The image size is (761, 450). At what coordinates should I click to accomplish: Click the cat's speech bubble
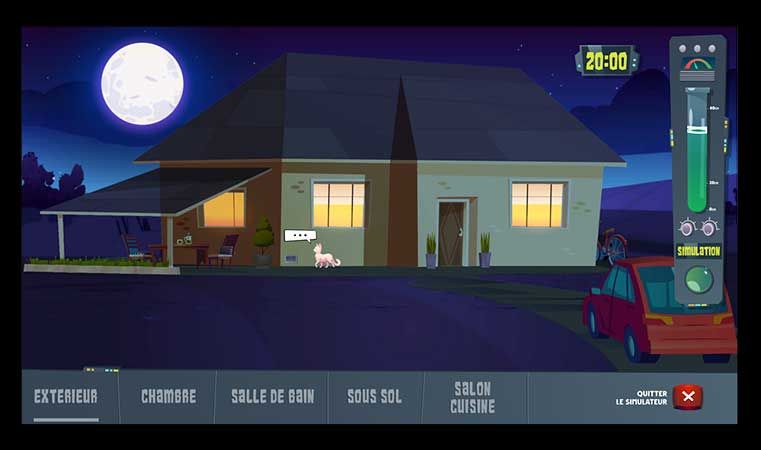[299, 236]
